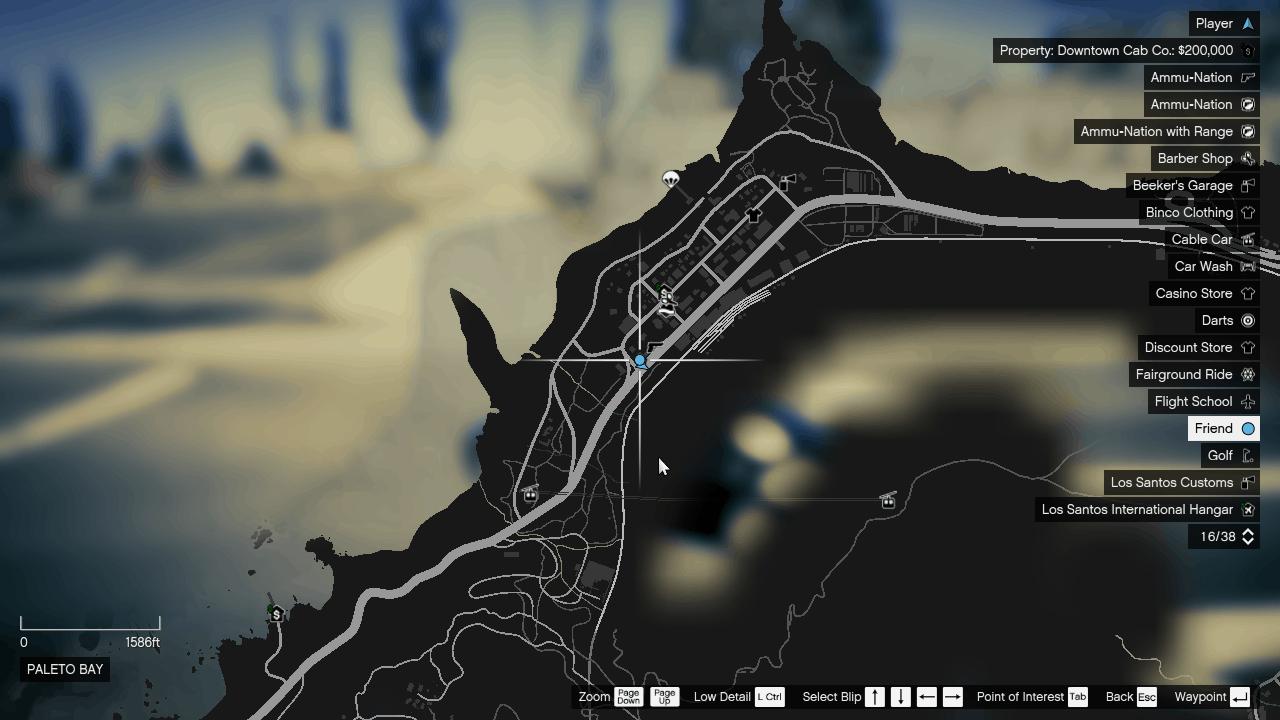Select the Car Wash legend entry
The image size is (1280, 720).
coord(1203,266)
